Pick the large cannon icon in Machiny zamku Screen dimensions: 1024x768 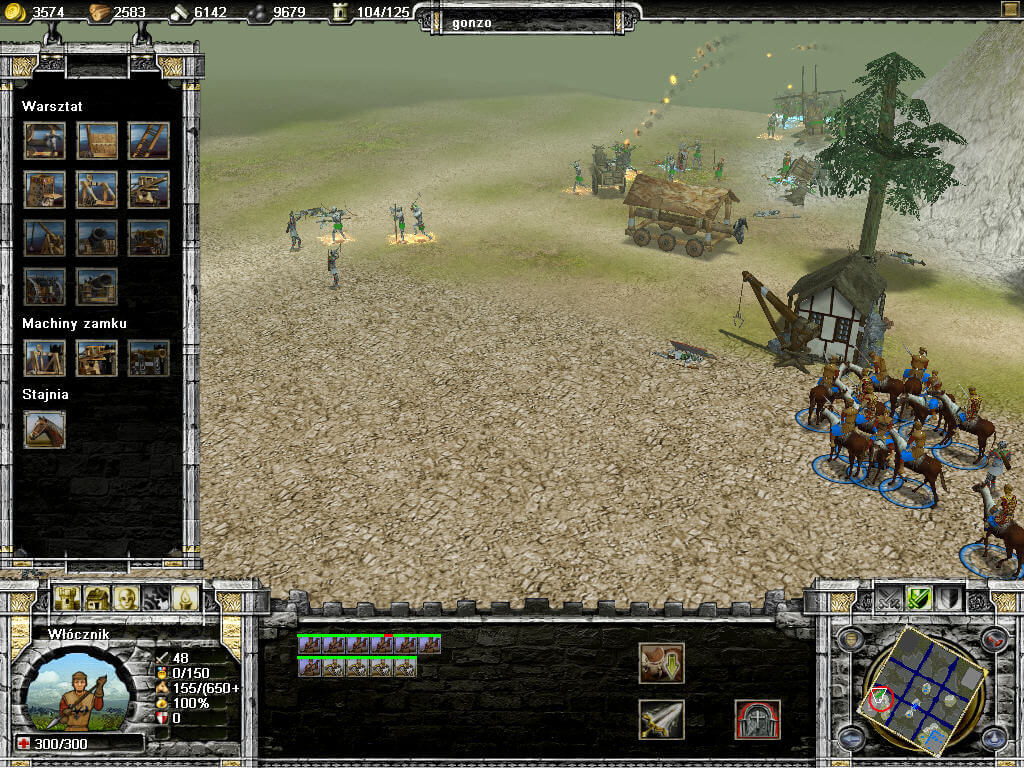(148, 357)
